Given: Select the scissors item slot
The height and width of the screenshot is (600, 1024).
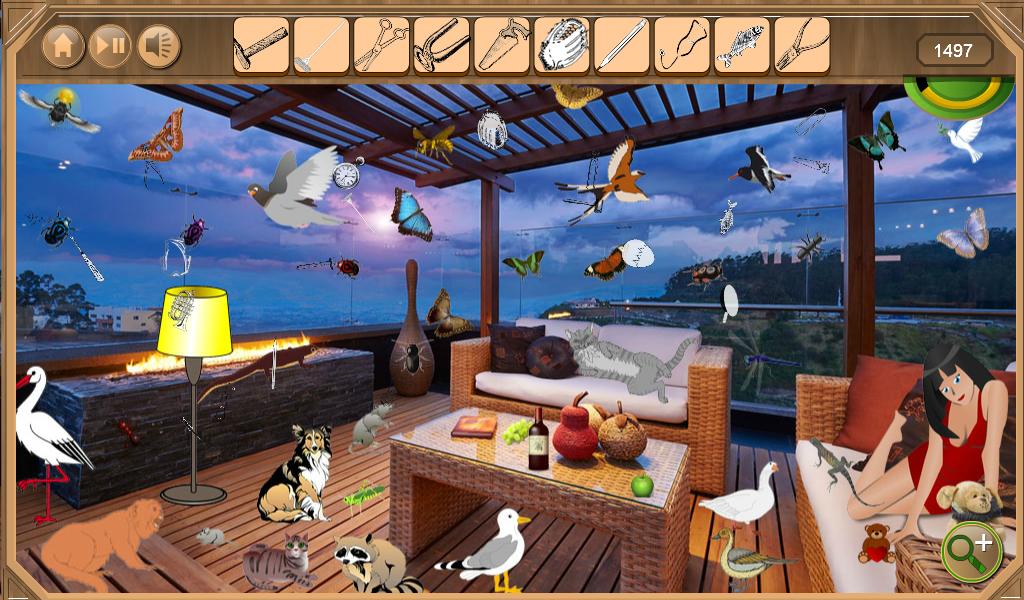Looking at the screenshot, I should pyautogui.click(x=381, y=45).
